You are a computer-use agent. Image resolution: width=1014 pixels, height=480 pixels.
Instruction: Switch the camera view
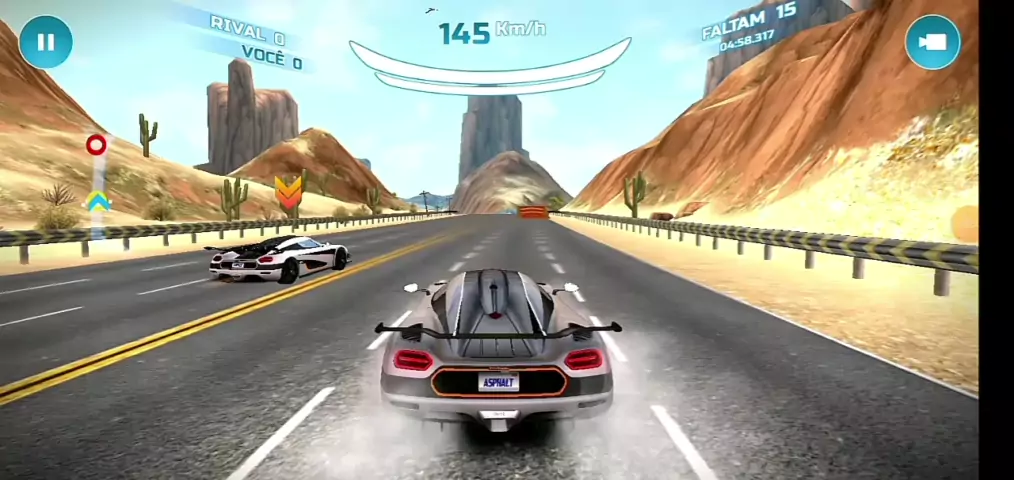tap(932, 43)
